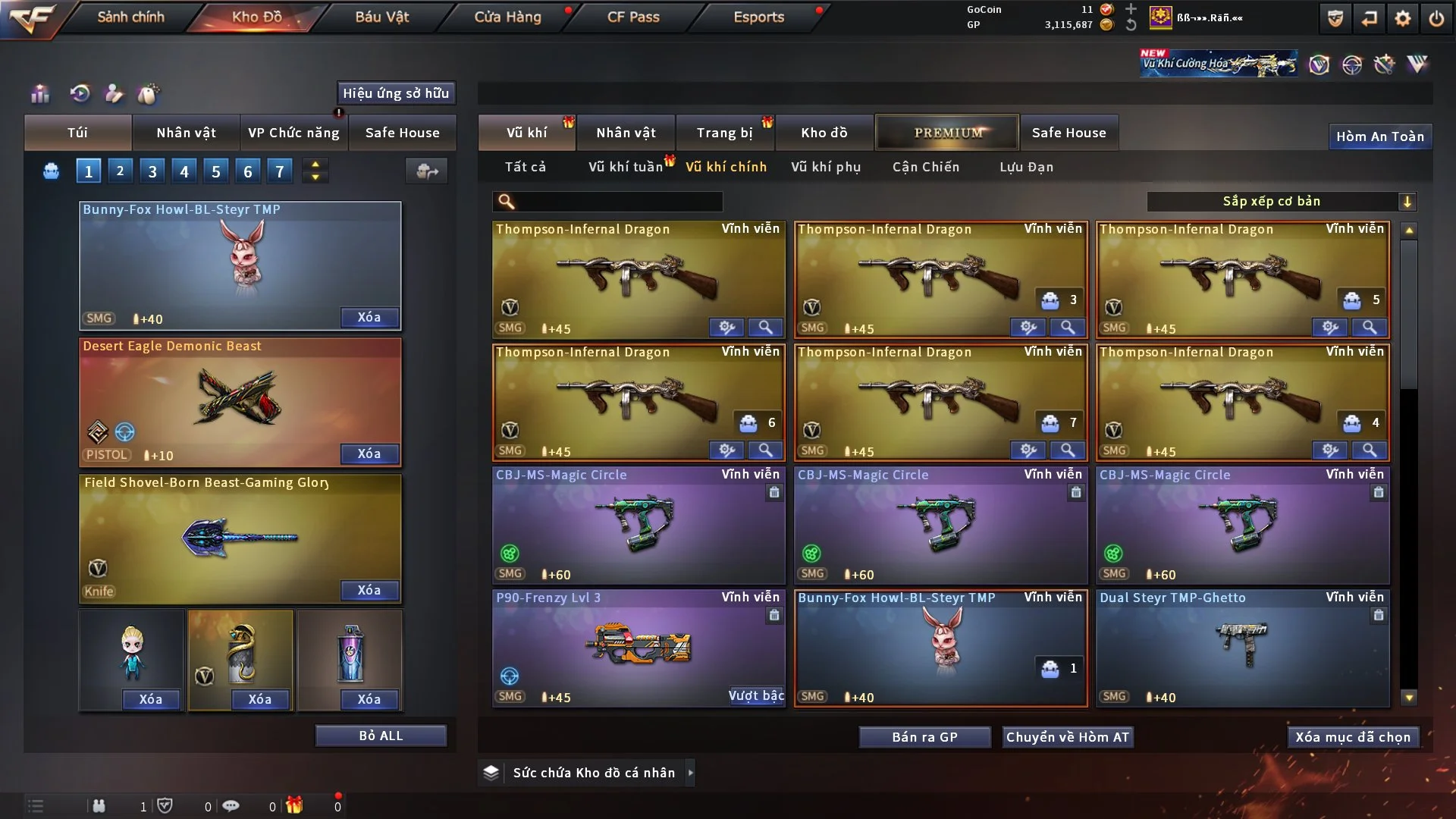The image size is (1456, 819).
Task: Select the PREMIUM tab
Action: tap(947, 133)
